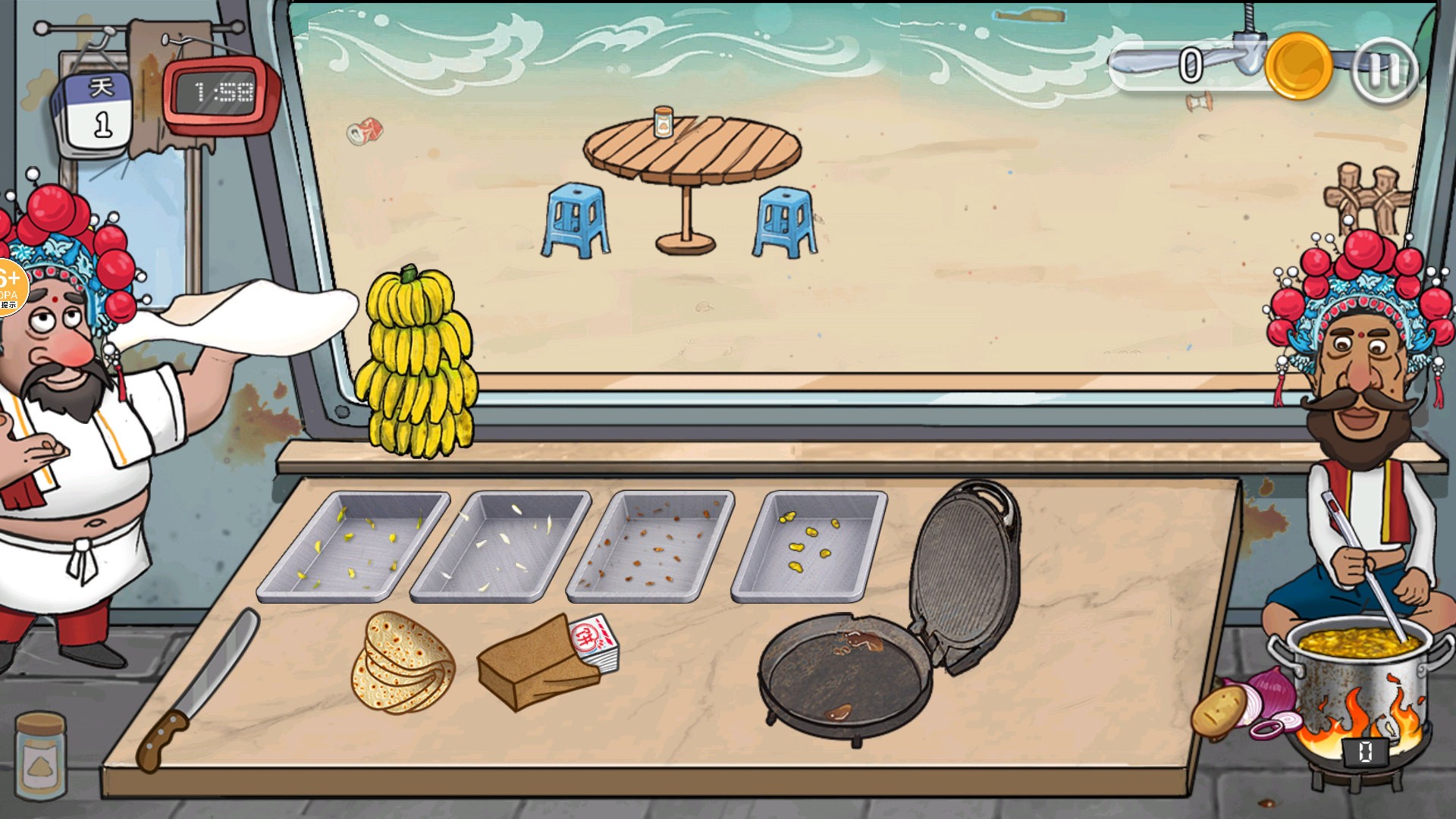This screenshot has height=819, width=1456.
Task: Click the spice jar beside the counter
Action: pos(40,755)
